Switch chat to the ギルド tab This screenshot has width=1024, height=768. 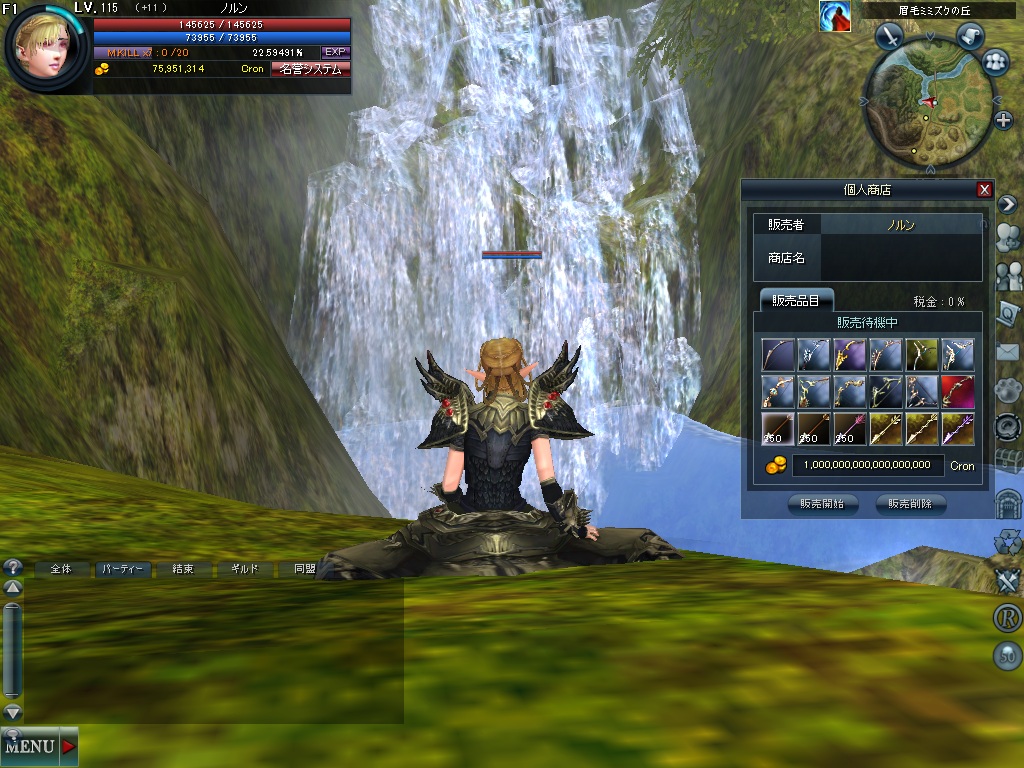[245, 569]
